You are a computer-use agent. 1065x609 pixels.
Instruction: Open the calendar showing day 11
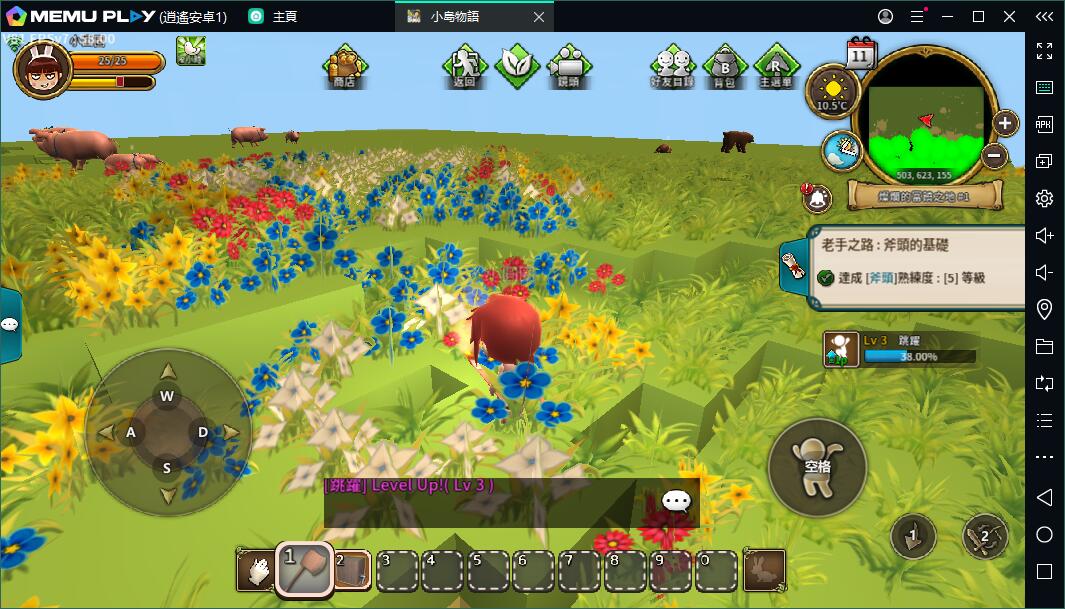pyautogui.click(x=860, y=52)
